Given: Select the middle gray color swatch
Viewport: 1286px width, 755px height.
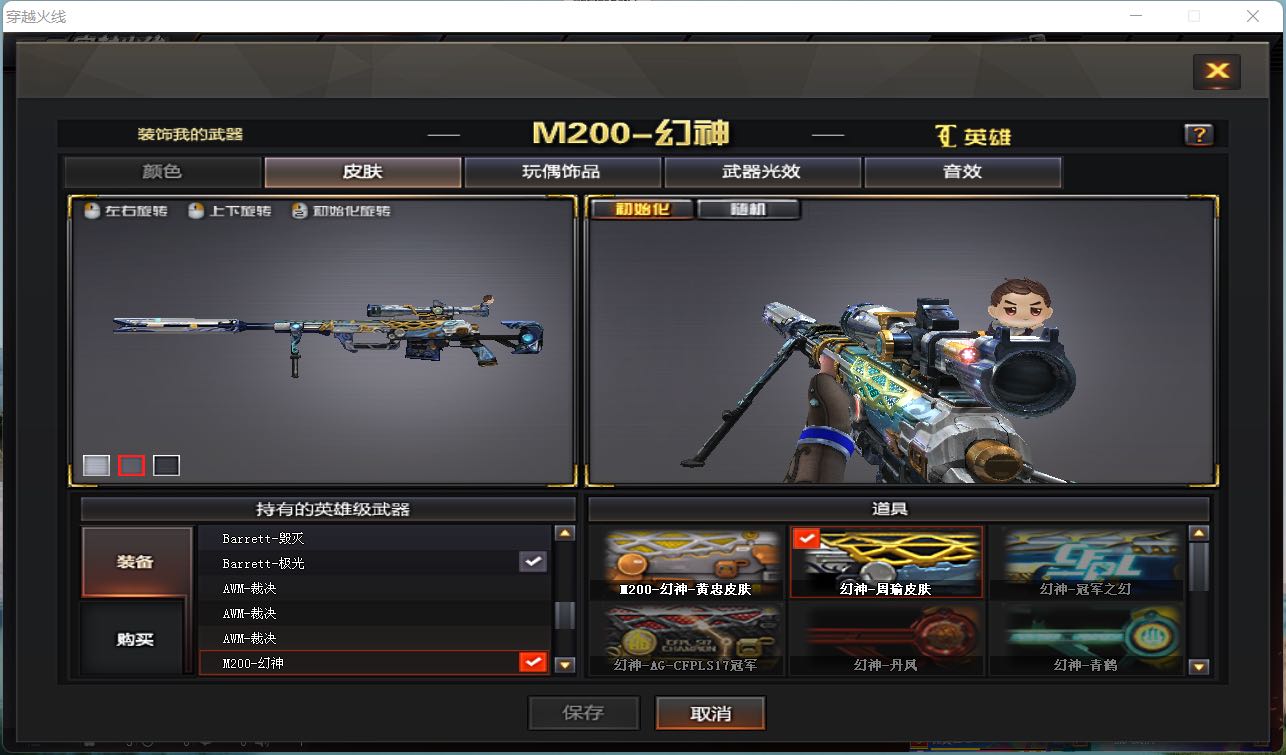Looking at the screenshot, I should coord(130,464).
